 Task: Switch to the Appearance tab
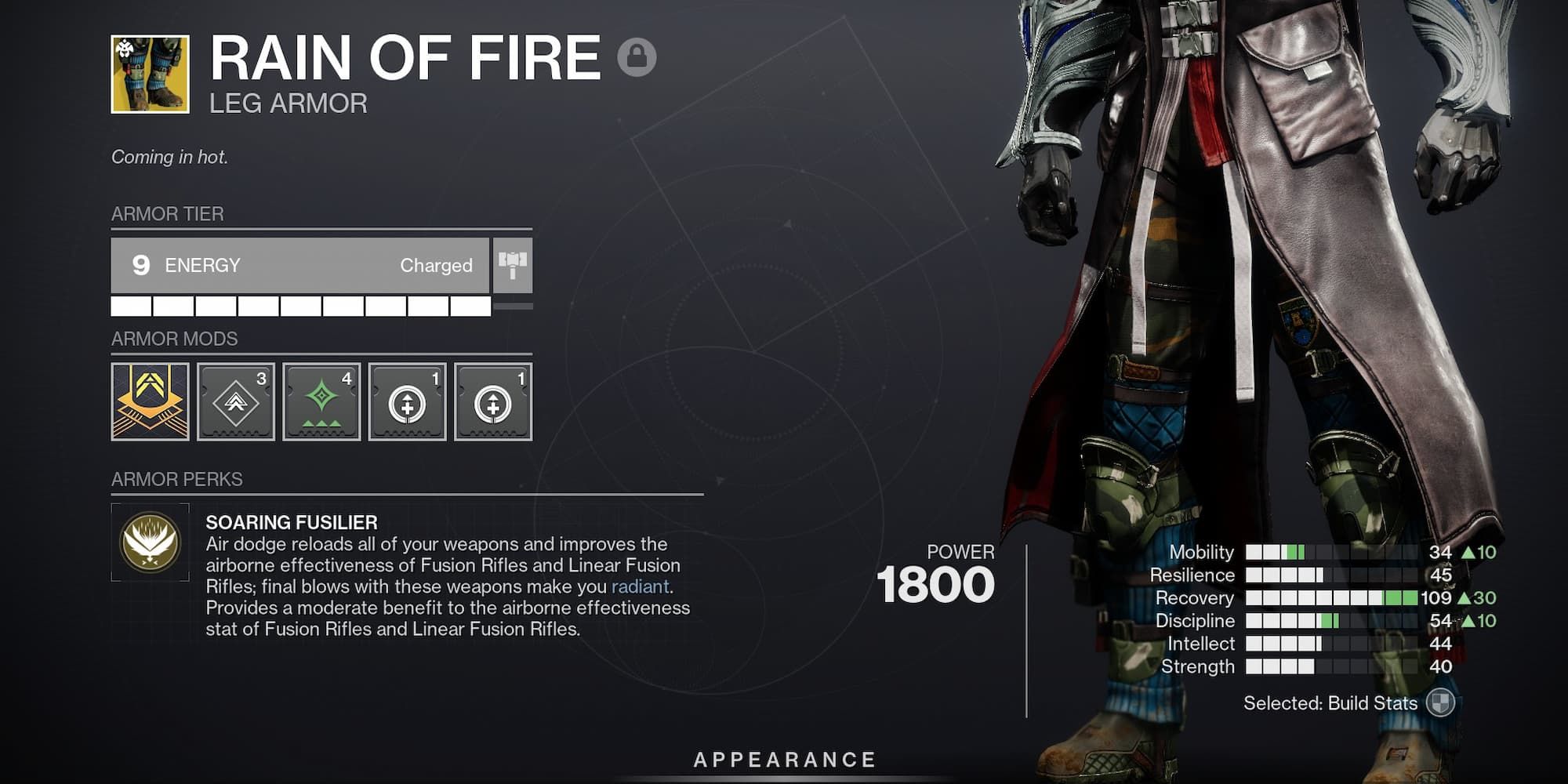coord(784,758)
